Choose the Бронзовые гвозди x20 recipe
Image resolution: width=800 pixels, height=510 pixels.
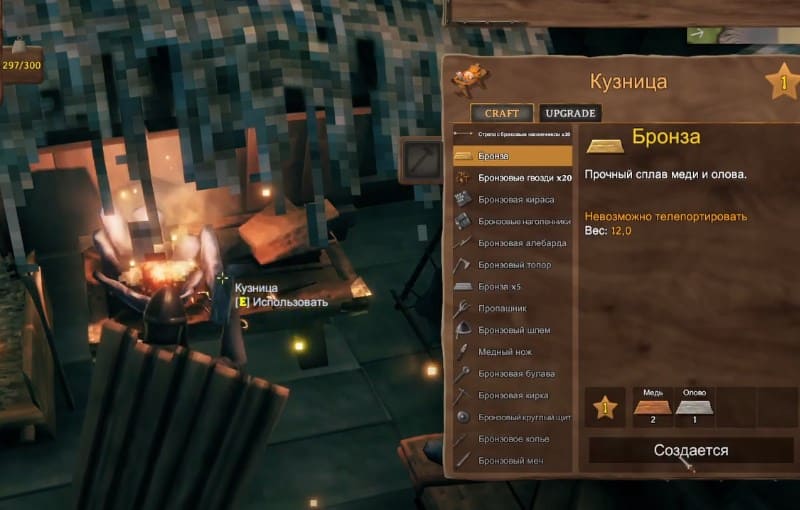tap(512, 177)
